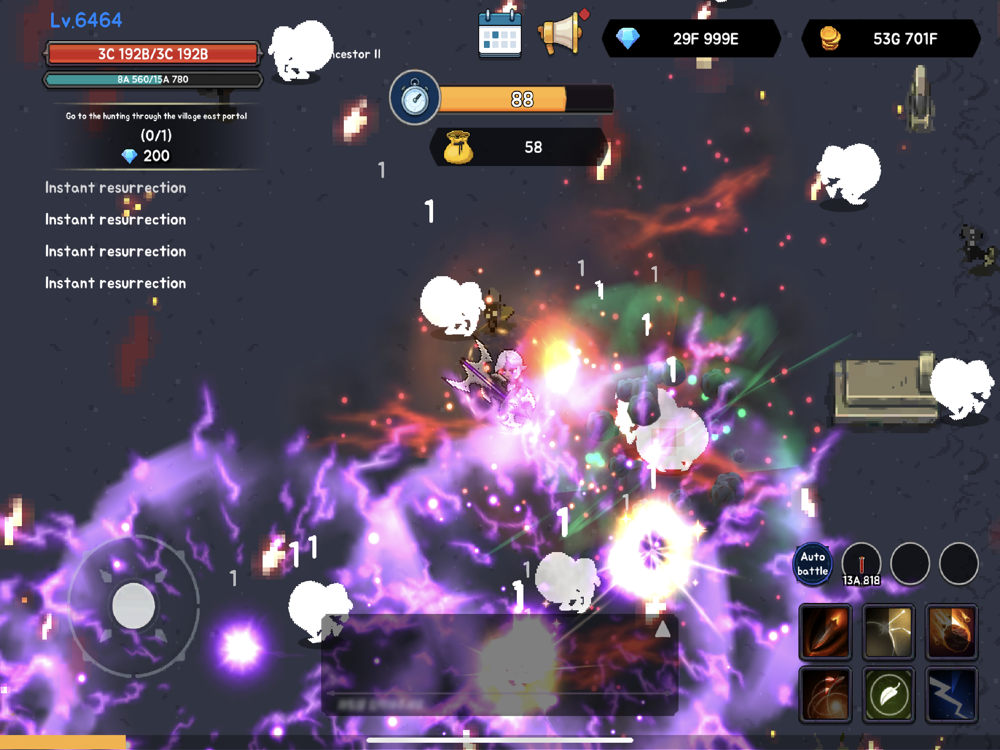
Task: Activate the falling meteor skill
Action: point(951,632)
